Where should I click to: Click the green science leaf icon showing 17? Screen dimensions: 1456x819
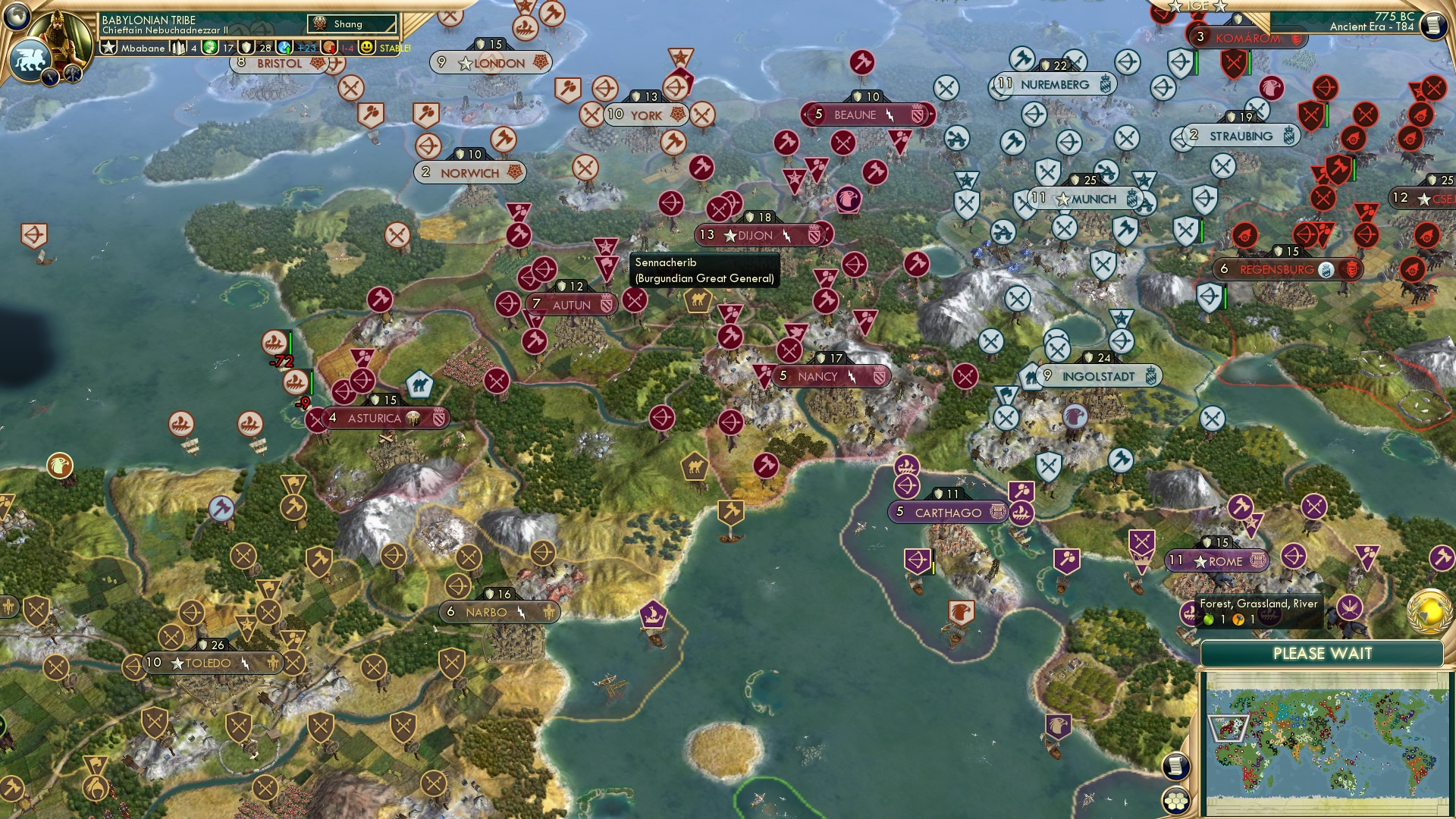(x=209, y=47)
